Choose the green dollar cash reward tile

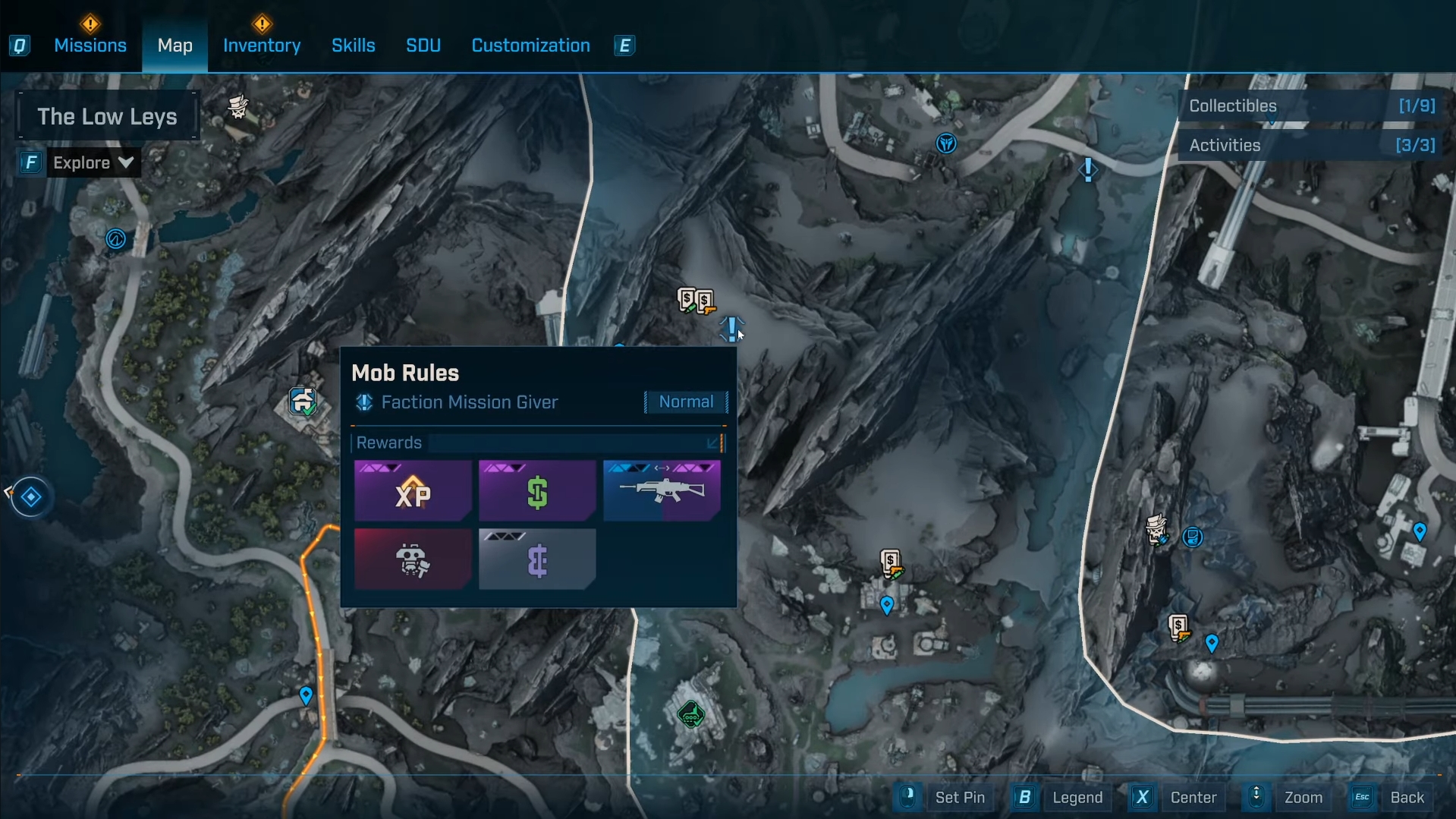pyautogui.click(x=537, y=491)
